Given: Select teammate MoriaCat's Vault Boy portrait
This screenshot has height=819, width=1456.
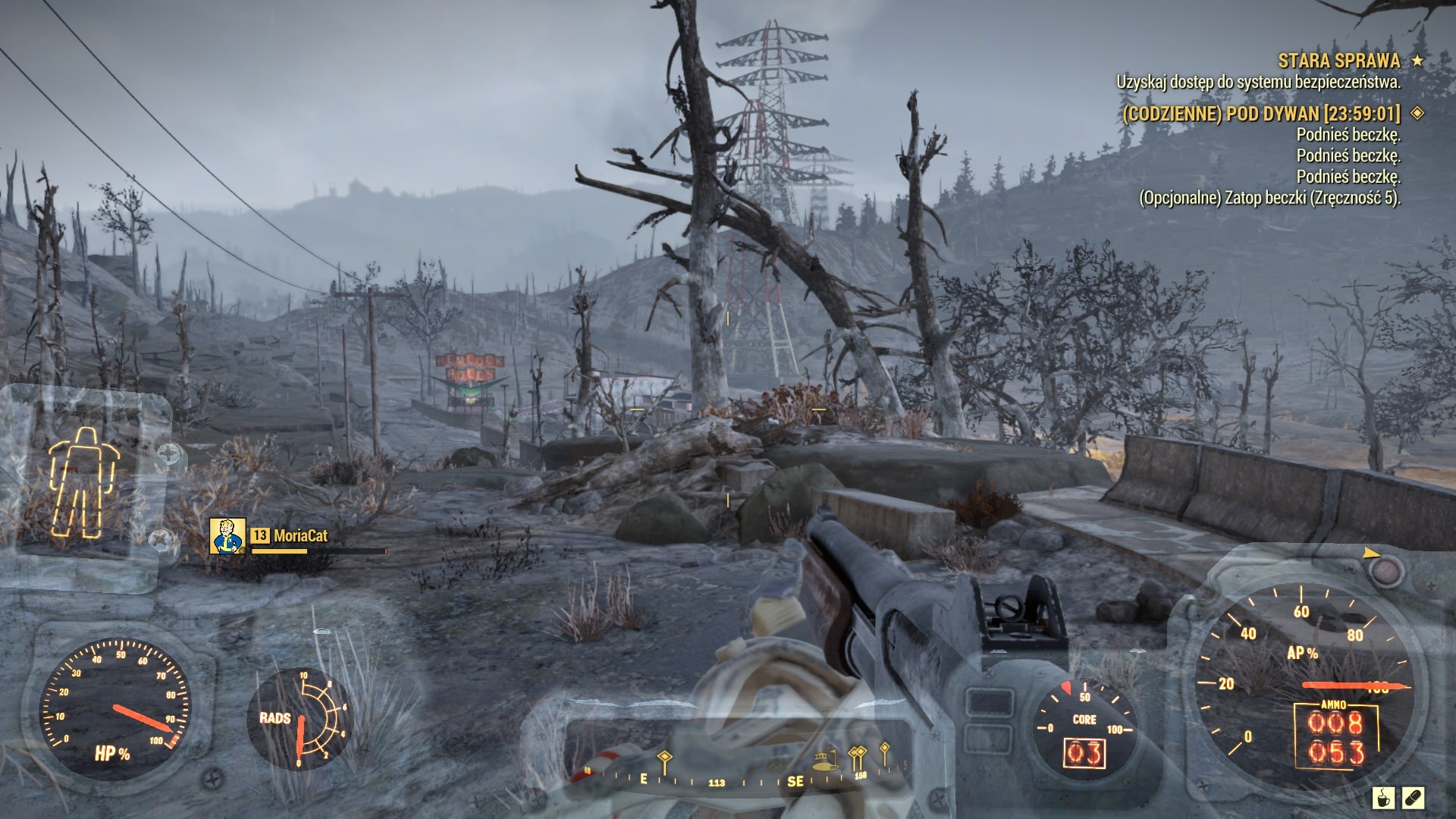Looking at the screenshot, I should click(x=227, y=535).
